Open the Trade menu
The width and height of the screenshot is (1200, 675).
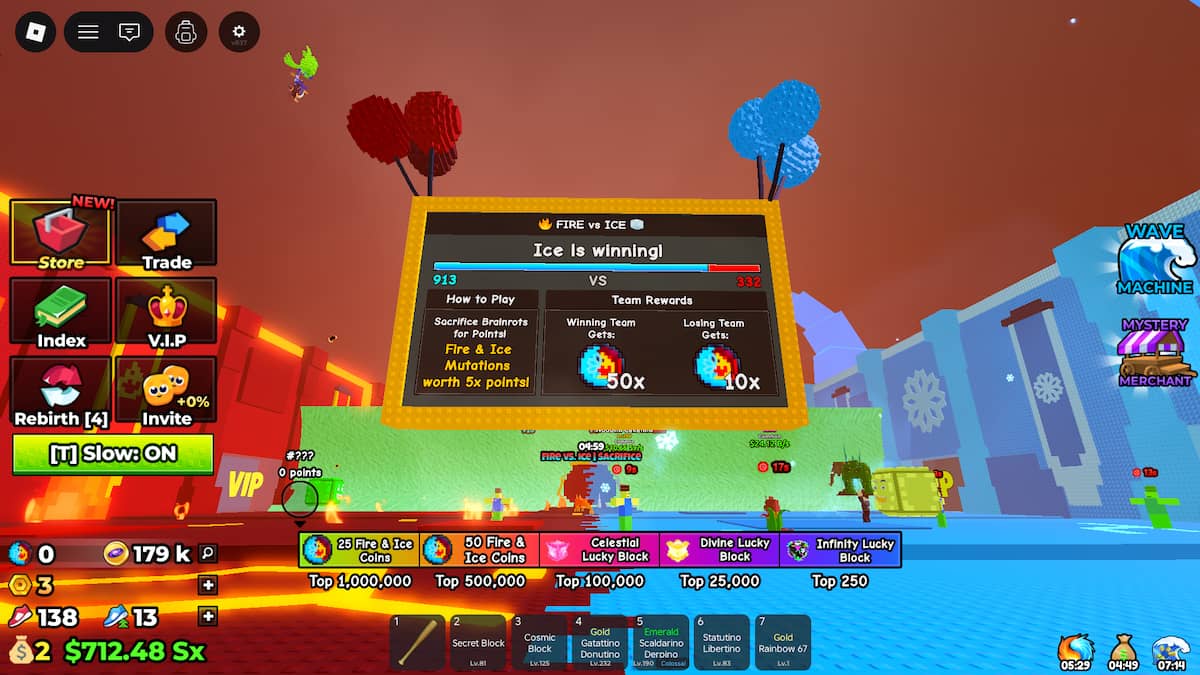(x=166, y=235)
